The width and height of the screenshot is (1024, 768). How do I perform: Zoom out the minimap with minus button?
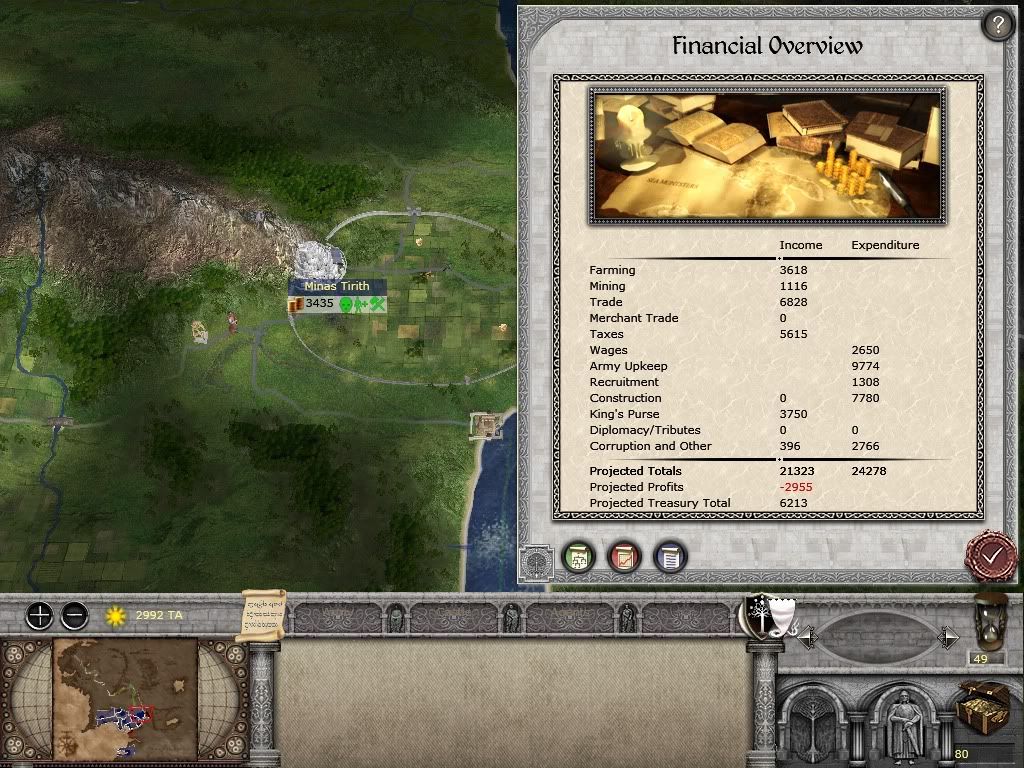(x=74, y=615)
